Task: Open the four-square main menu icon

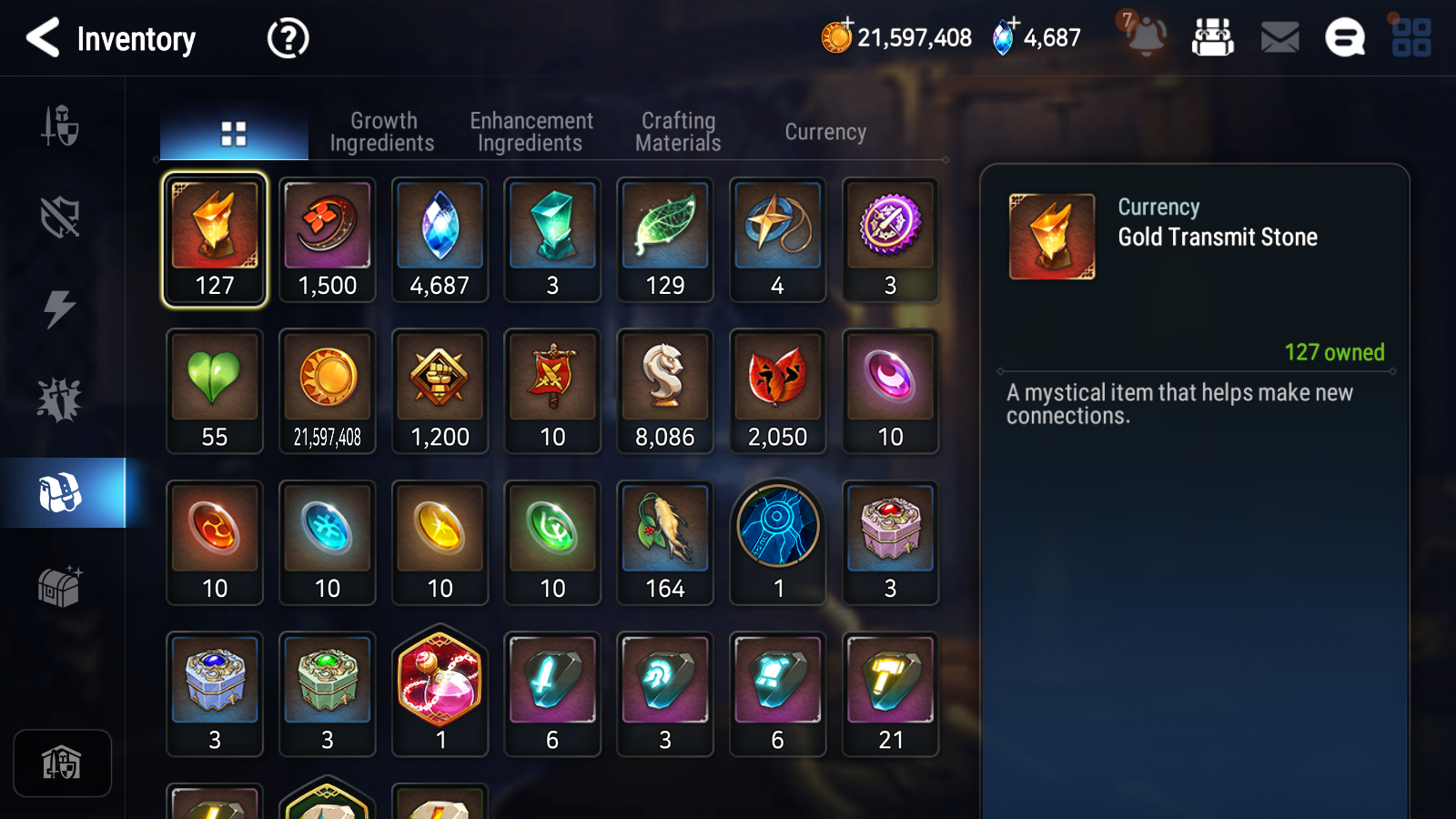Action: pos(1411,38)
